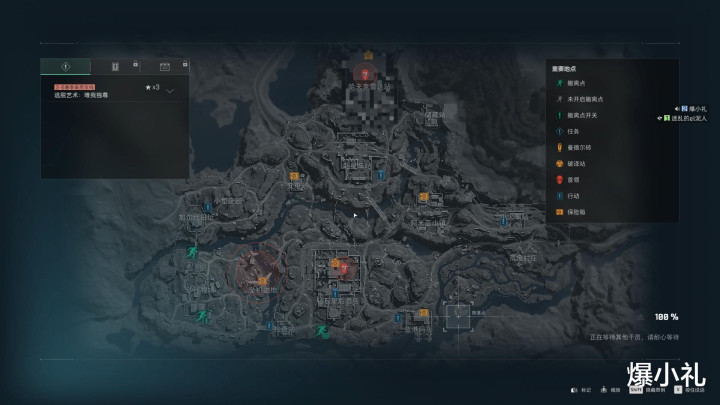Image resolution: width=720 pixels, height=405 pixels.
Task: Open the locked calendar tab
Action: tap(164, 67)
